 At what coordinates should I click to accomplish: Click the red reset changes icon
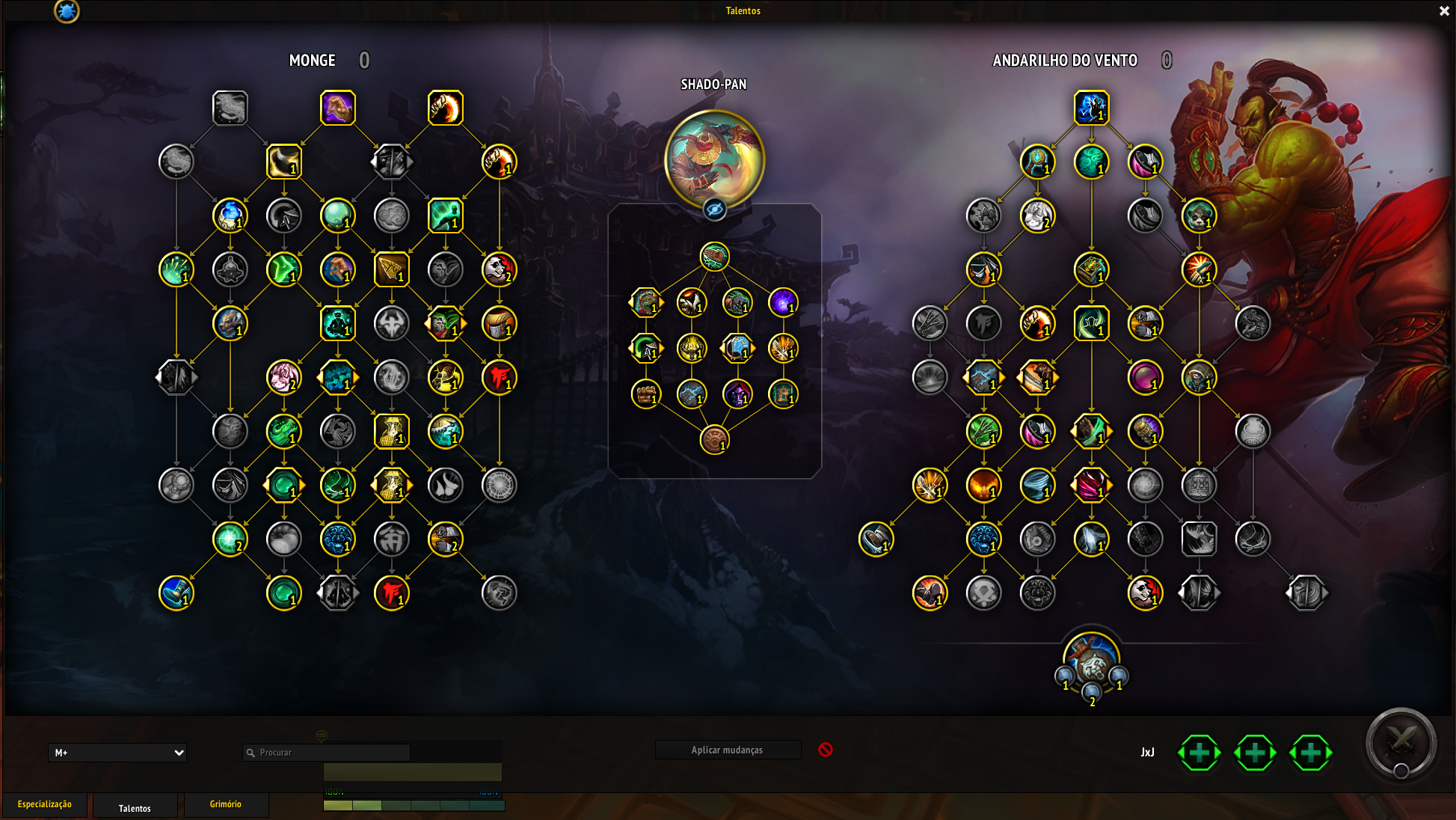pyautogui.click(x=826, y=750)
